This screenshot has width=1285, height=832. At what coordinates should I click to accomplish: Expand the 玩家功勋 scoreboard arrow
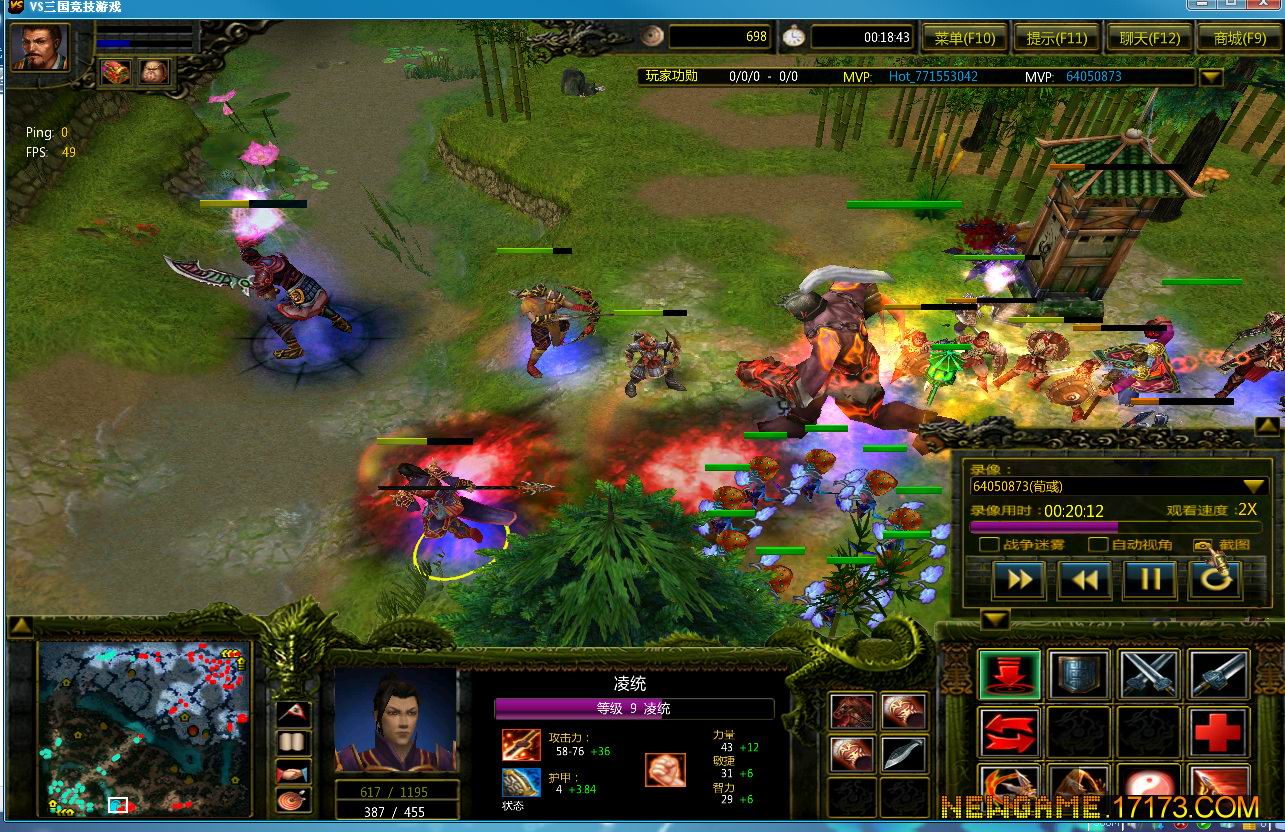(1210, 77)
